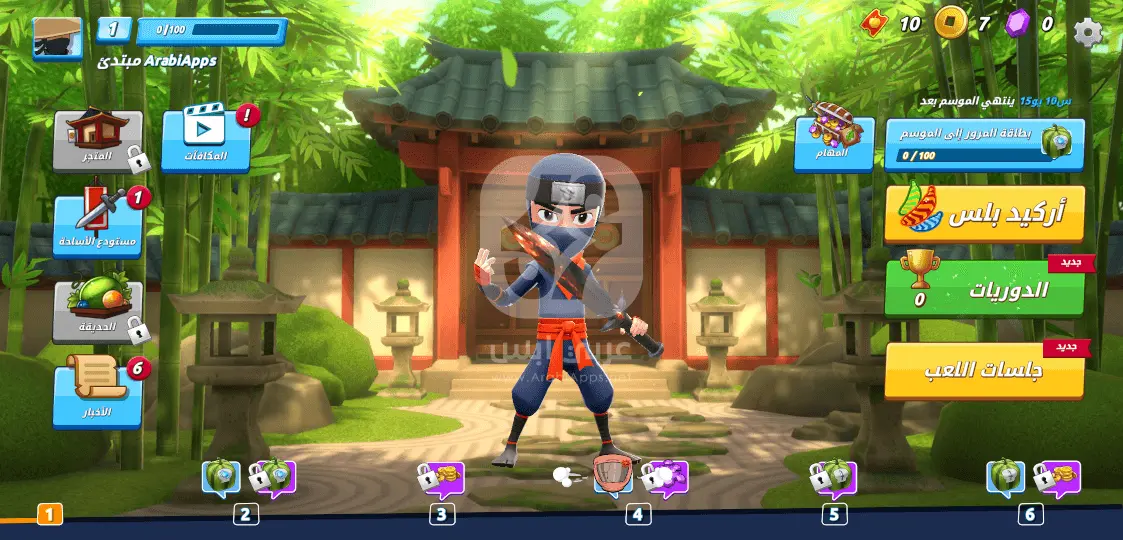Screen dimensions: 1123x540
Task: Open the season pass progress banner
Action: (x=984, y=143)
